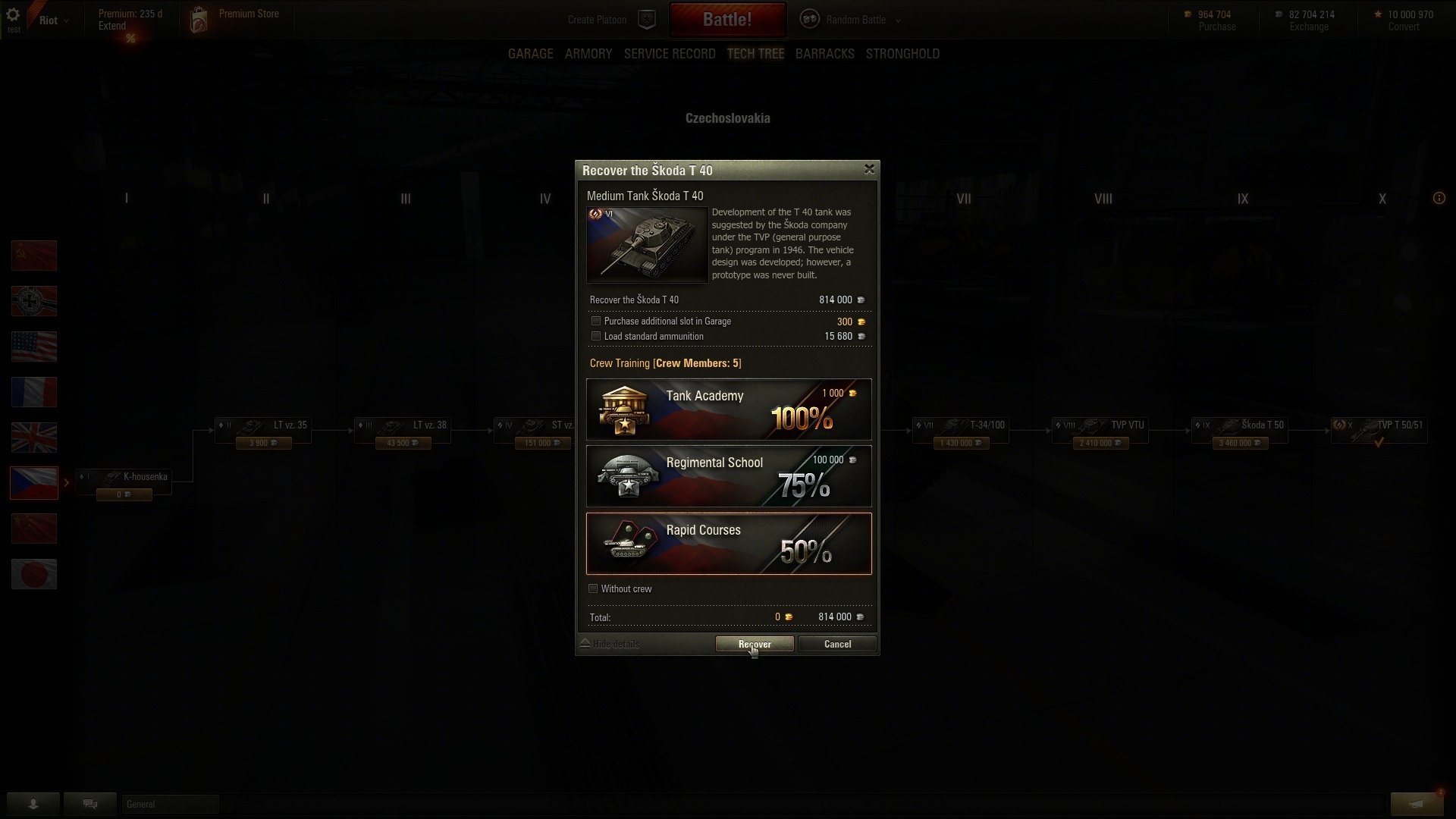
Task: Open the Barracks tab
Action: [824, 54]
